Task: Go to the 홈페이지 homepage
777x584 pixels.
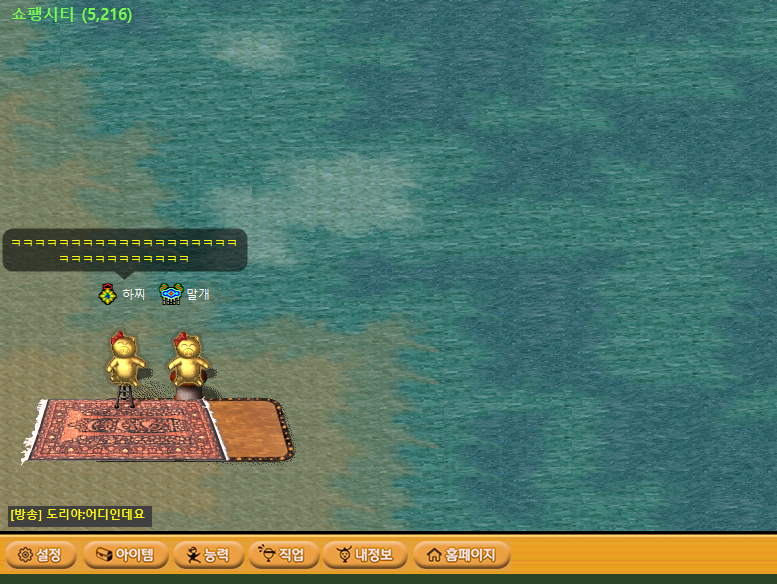Action: (461, 554)
